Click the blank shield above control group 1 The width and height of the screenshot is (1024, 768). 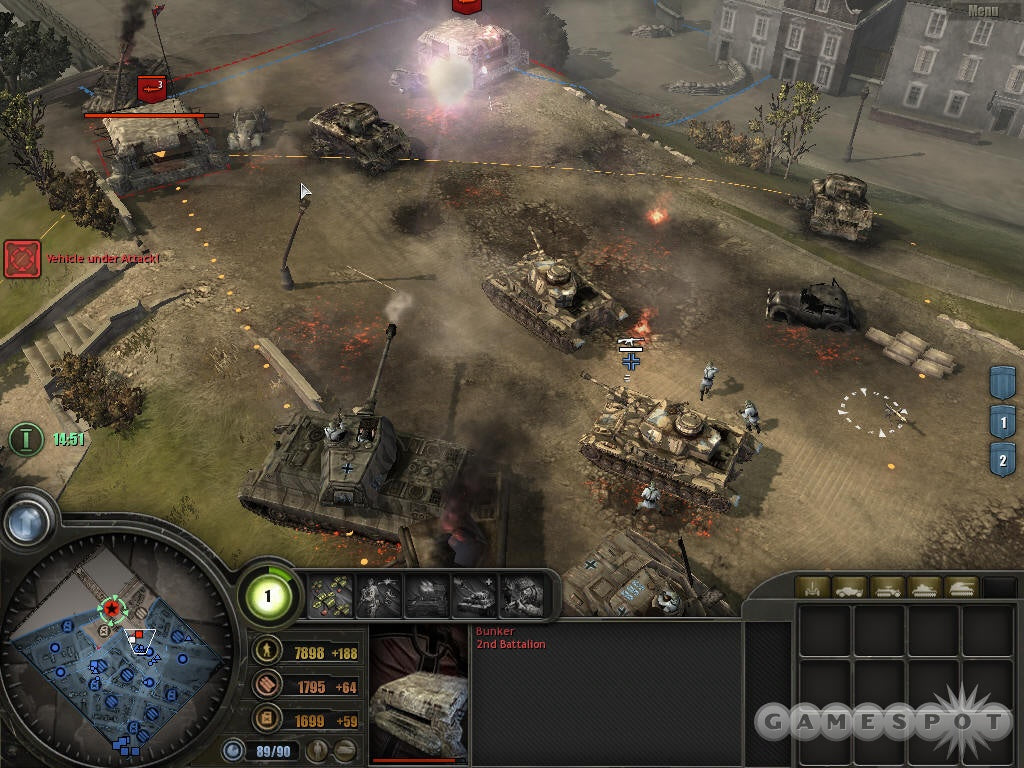click(1002, 382)
